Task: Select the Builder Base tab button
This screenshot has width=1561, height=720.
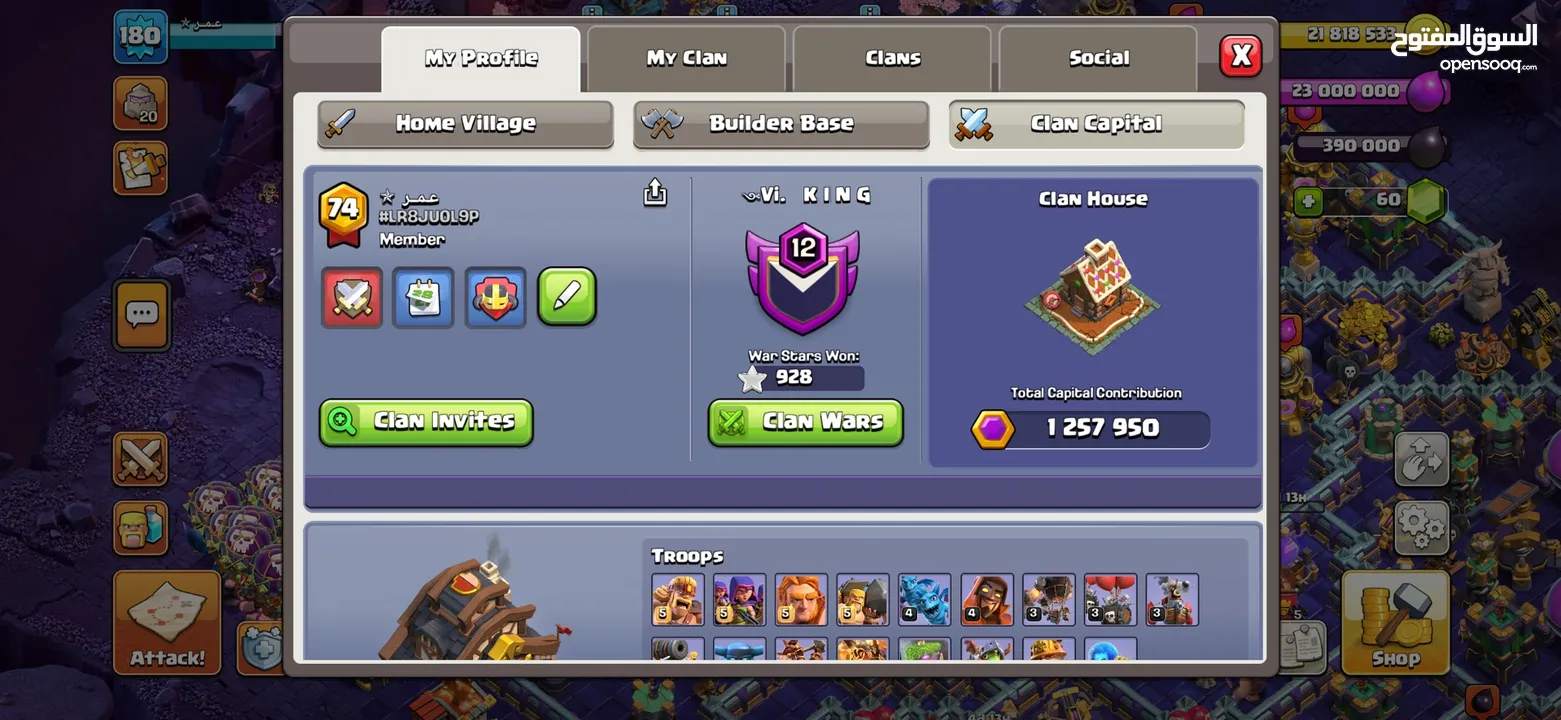Action: tap(780, 123)
